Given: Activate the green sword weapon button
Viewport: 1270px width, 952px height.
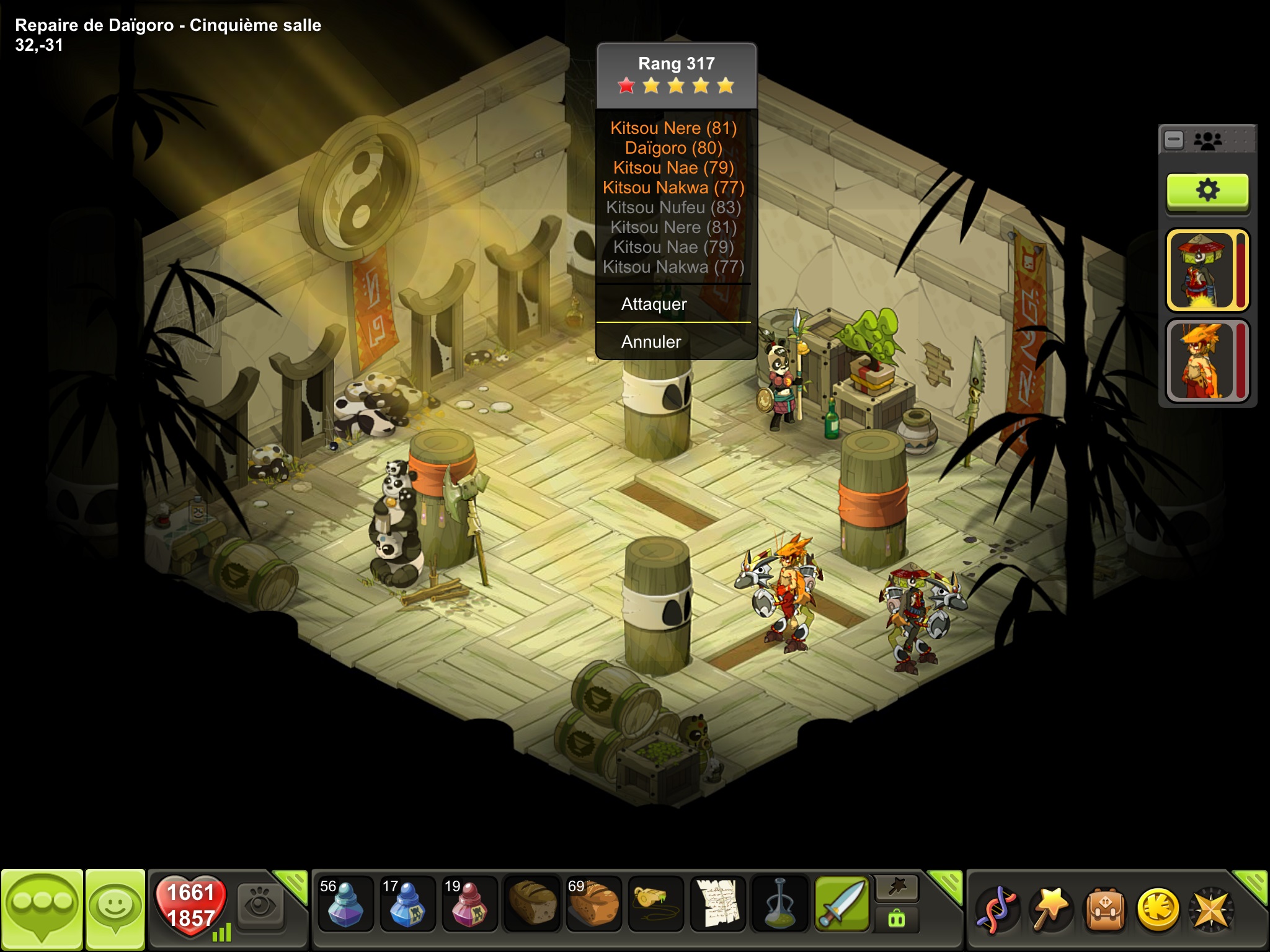Looking at the screenshot, I should pyautogui.click(x=841, y=904).
